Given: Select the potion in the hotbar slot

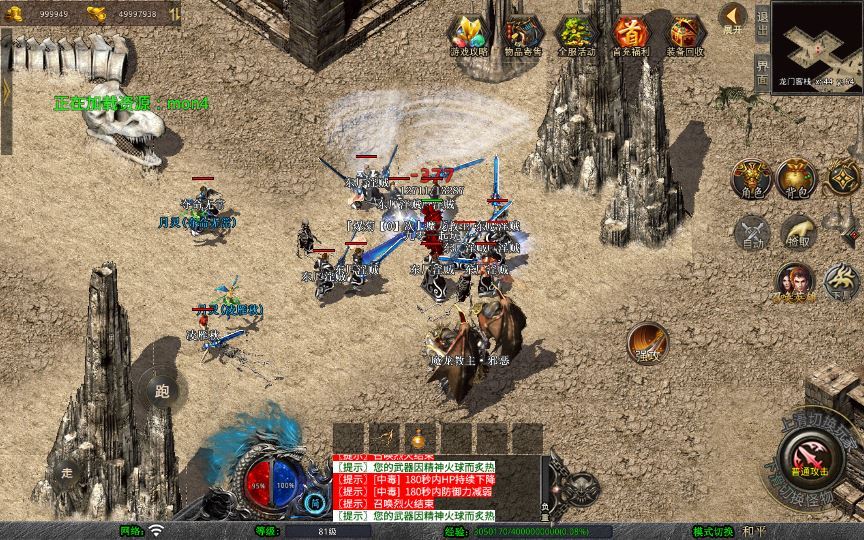Looking at the screenshot, I should pyautogui.click(x=416, y=438).
